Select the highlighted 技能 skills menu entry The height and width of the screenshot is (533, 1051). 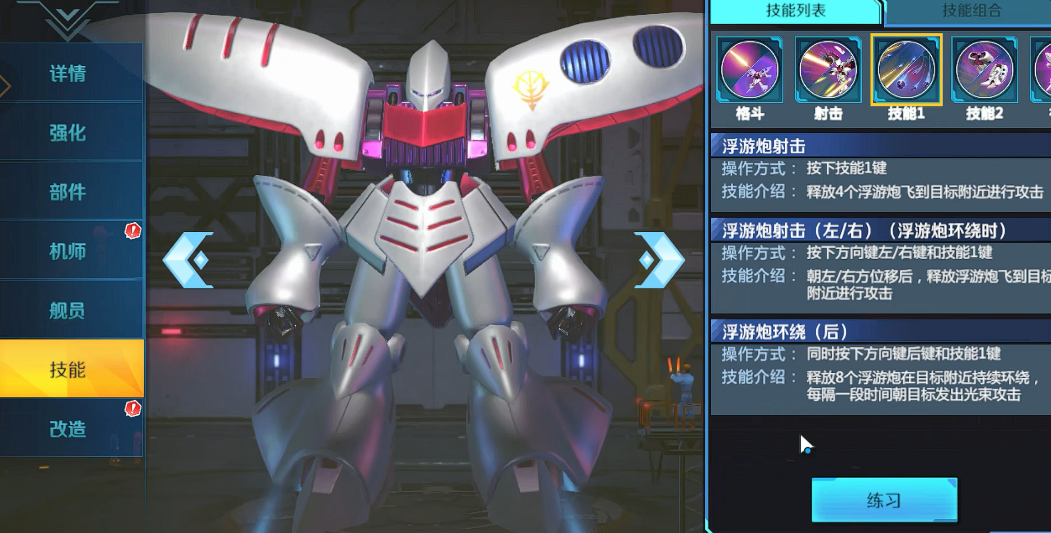[68, 369]
